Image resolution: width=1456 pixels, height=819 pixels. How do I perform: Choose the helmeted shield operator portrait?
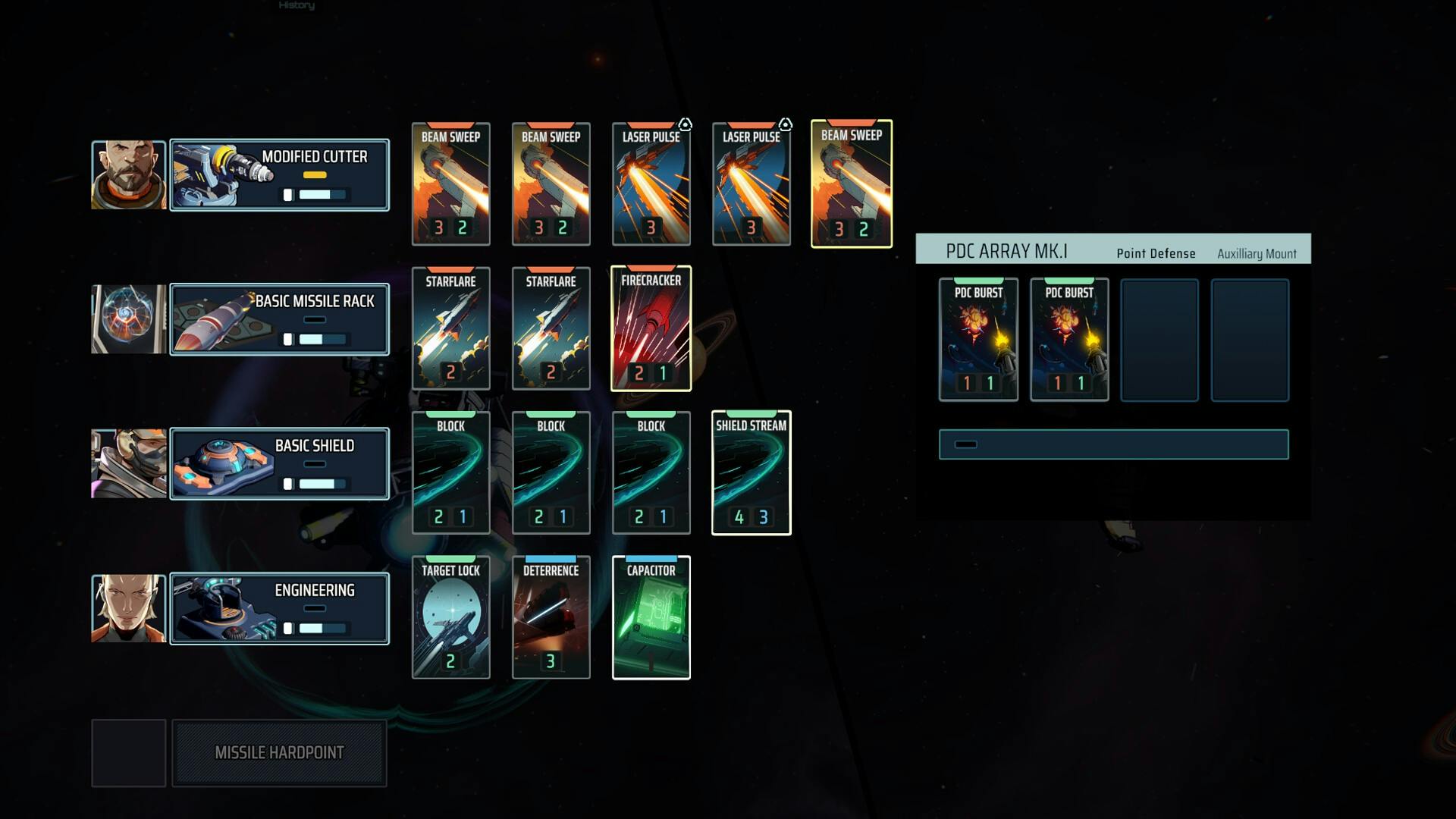point(128,463)
